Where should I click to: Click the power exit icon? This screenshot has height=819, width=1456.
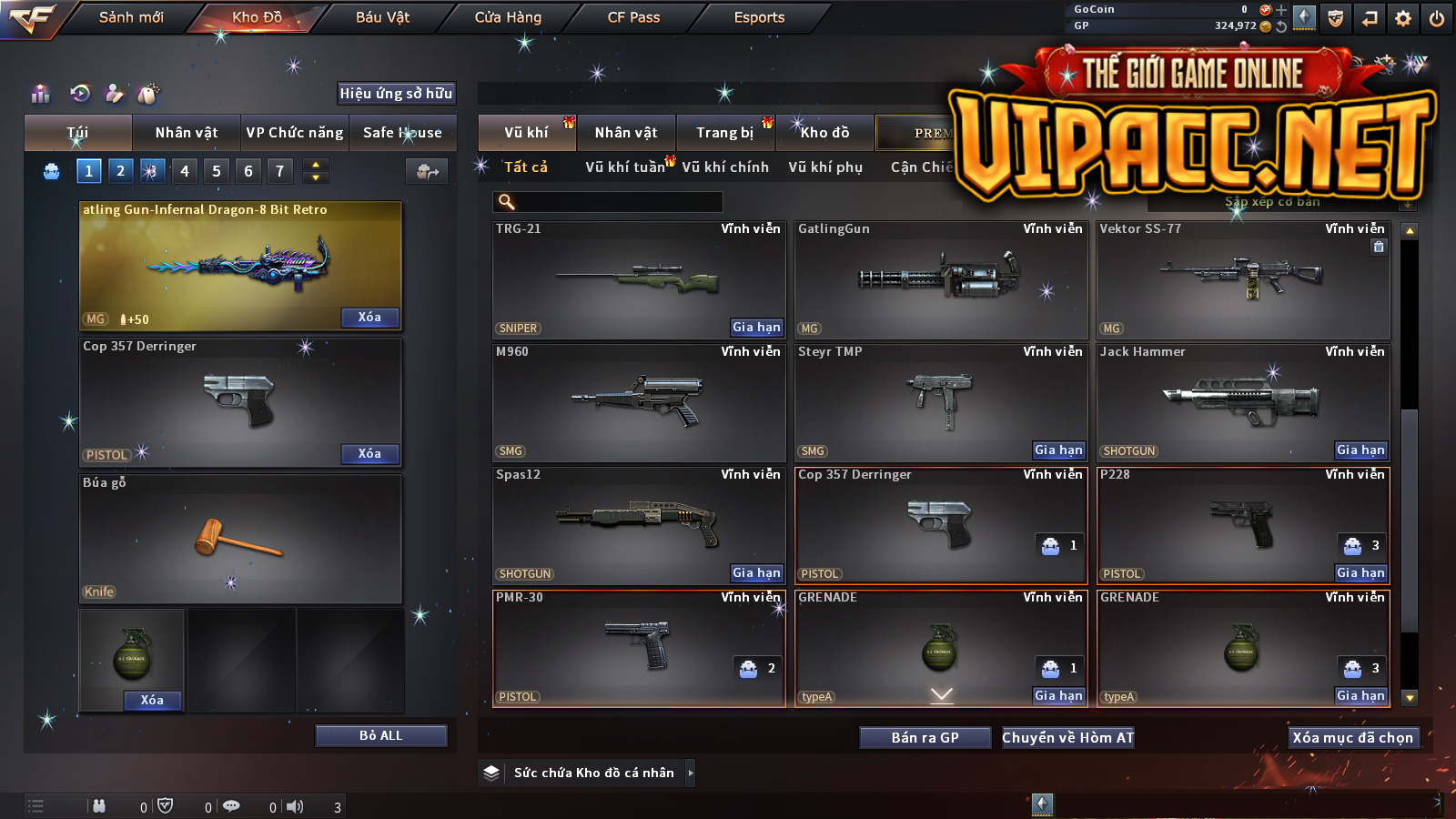[1437, 18]
